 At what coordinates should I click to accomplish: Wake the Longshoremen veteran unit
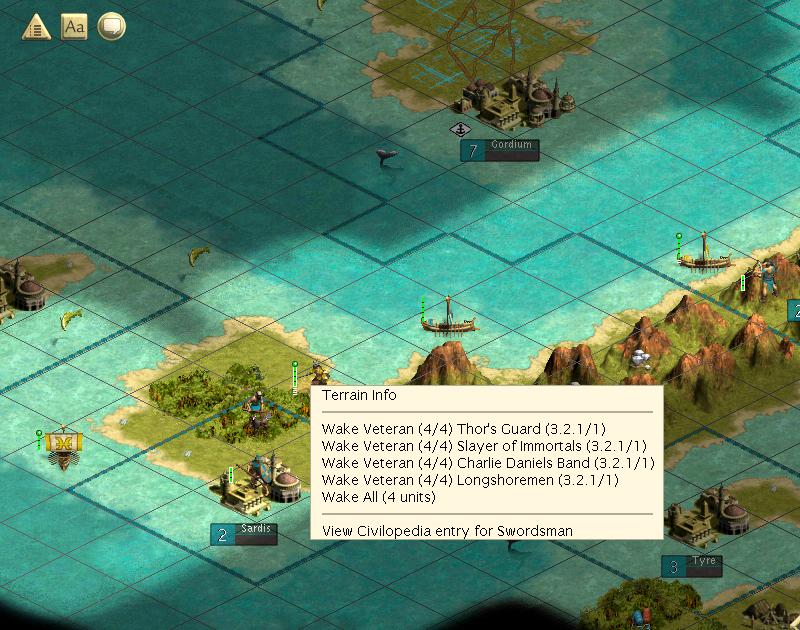click(x=470, y=480)
